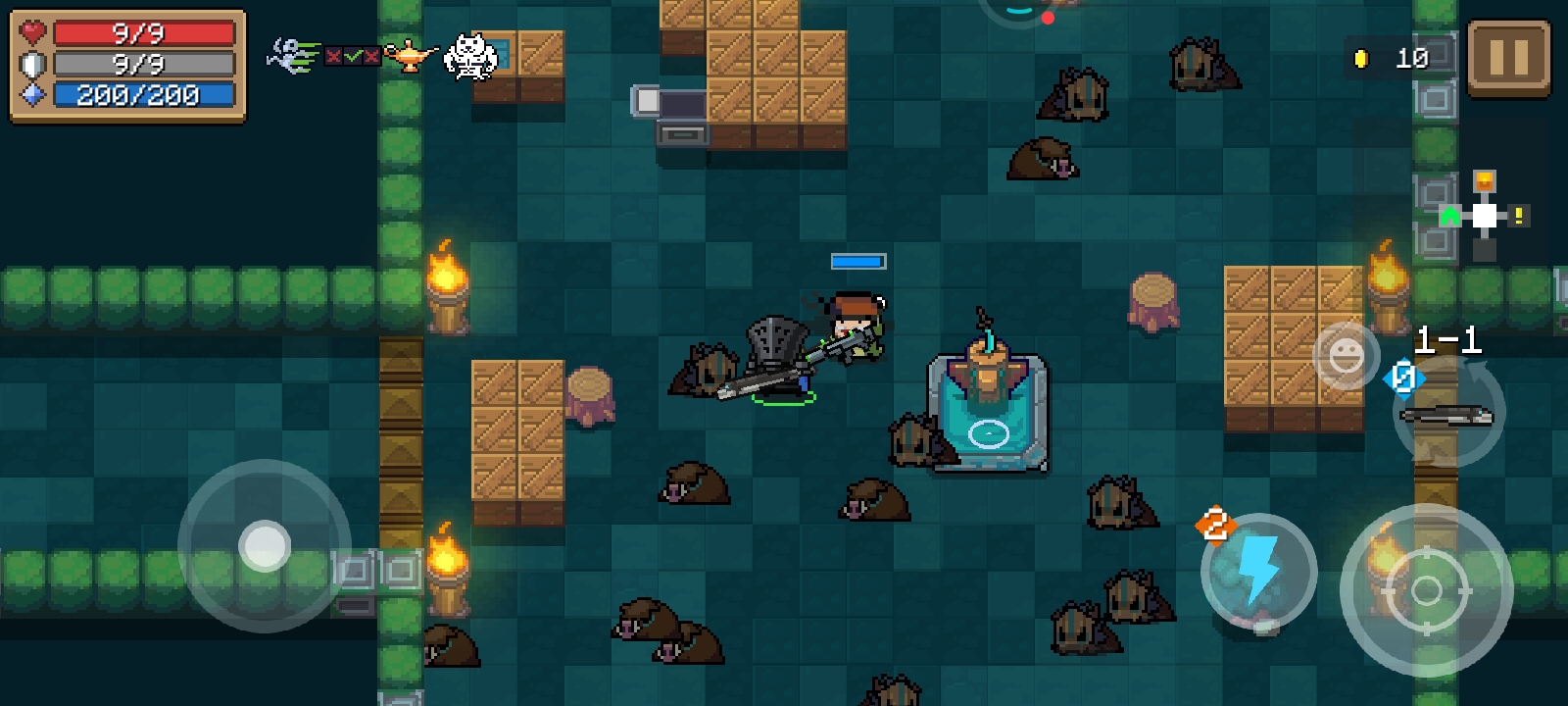Image resolution: width=1568 pixels, height=706 pixels.
Task: Select the magic lamp buff icon
Action: point(411,55)
